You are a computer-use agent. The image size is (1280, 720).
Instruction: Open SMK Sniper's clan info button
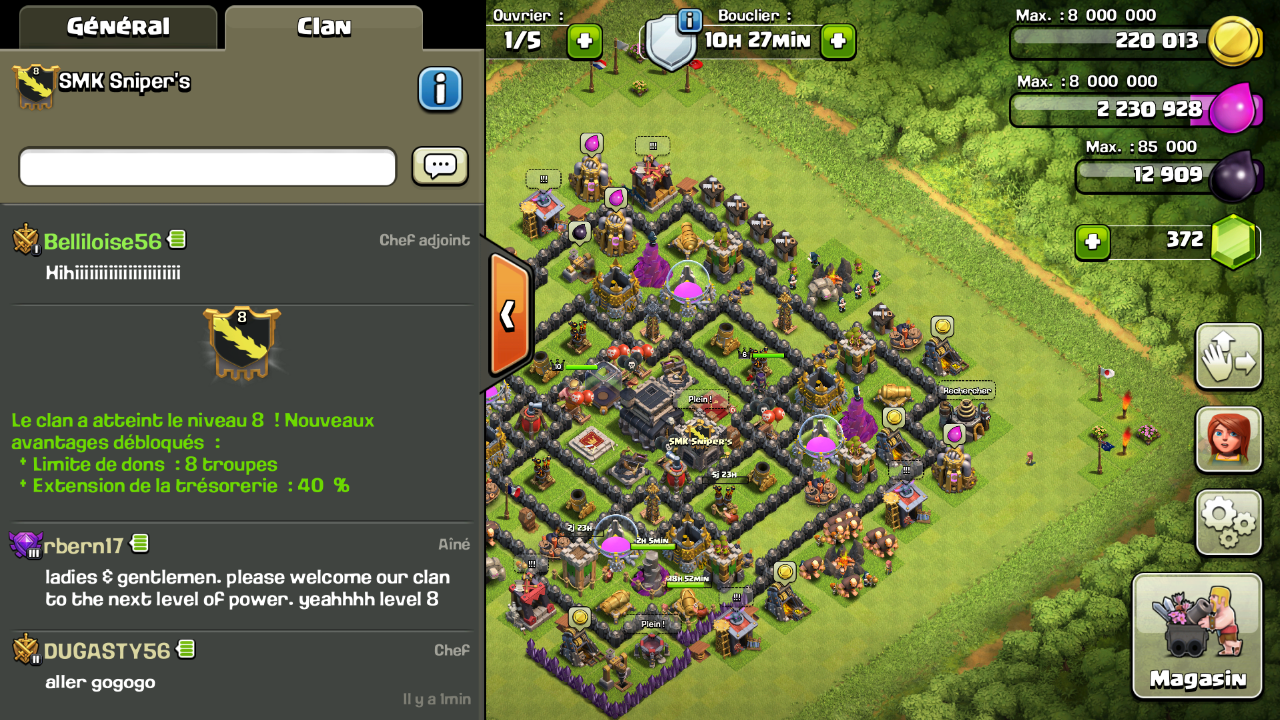pos(440,90)
